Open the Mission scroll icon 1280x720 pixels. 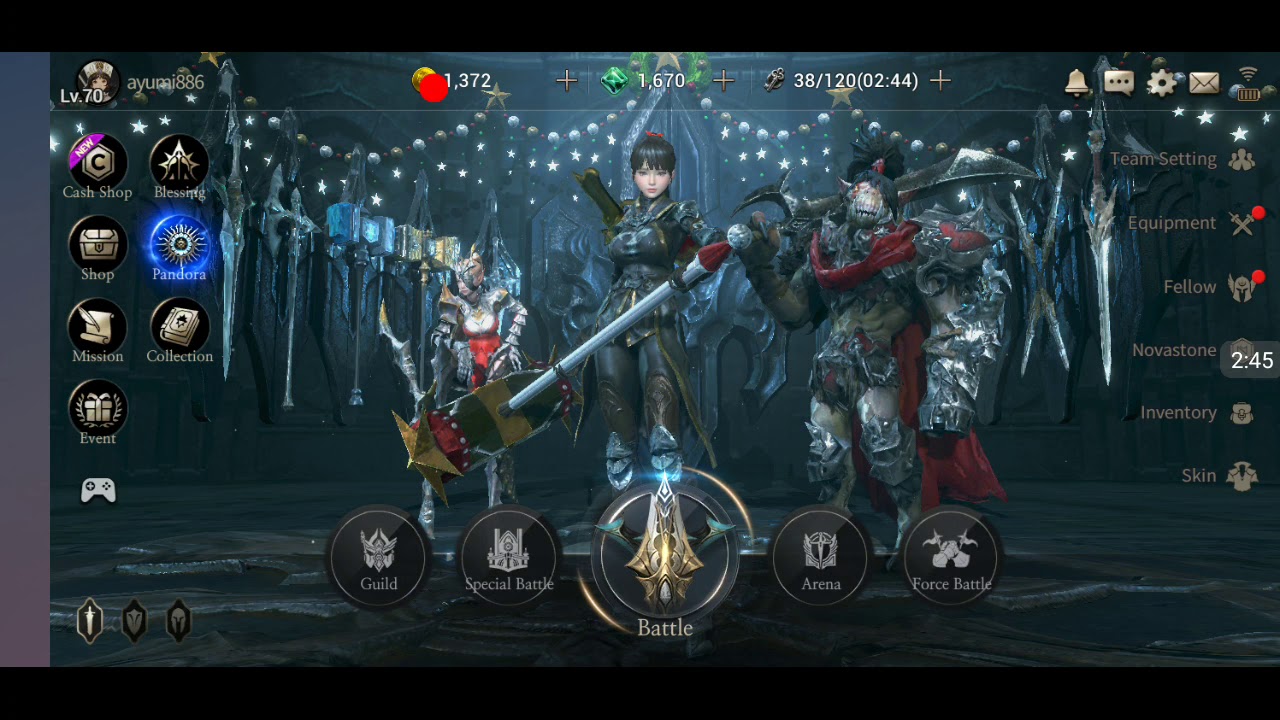[97, 329]
